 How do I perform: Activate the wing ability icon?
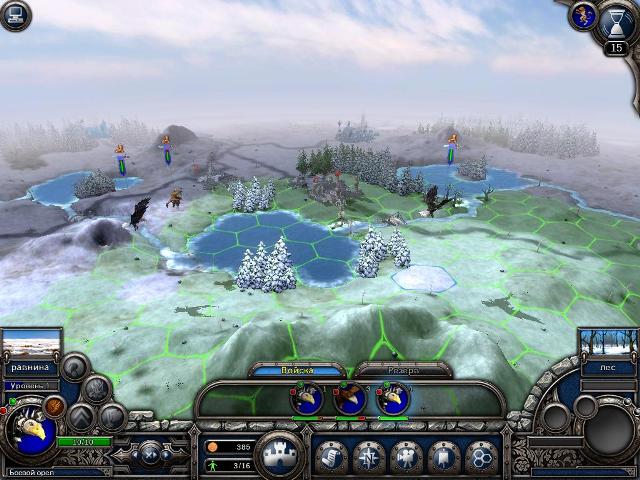(96, 389)
